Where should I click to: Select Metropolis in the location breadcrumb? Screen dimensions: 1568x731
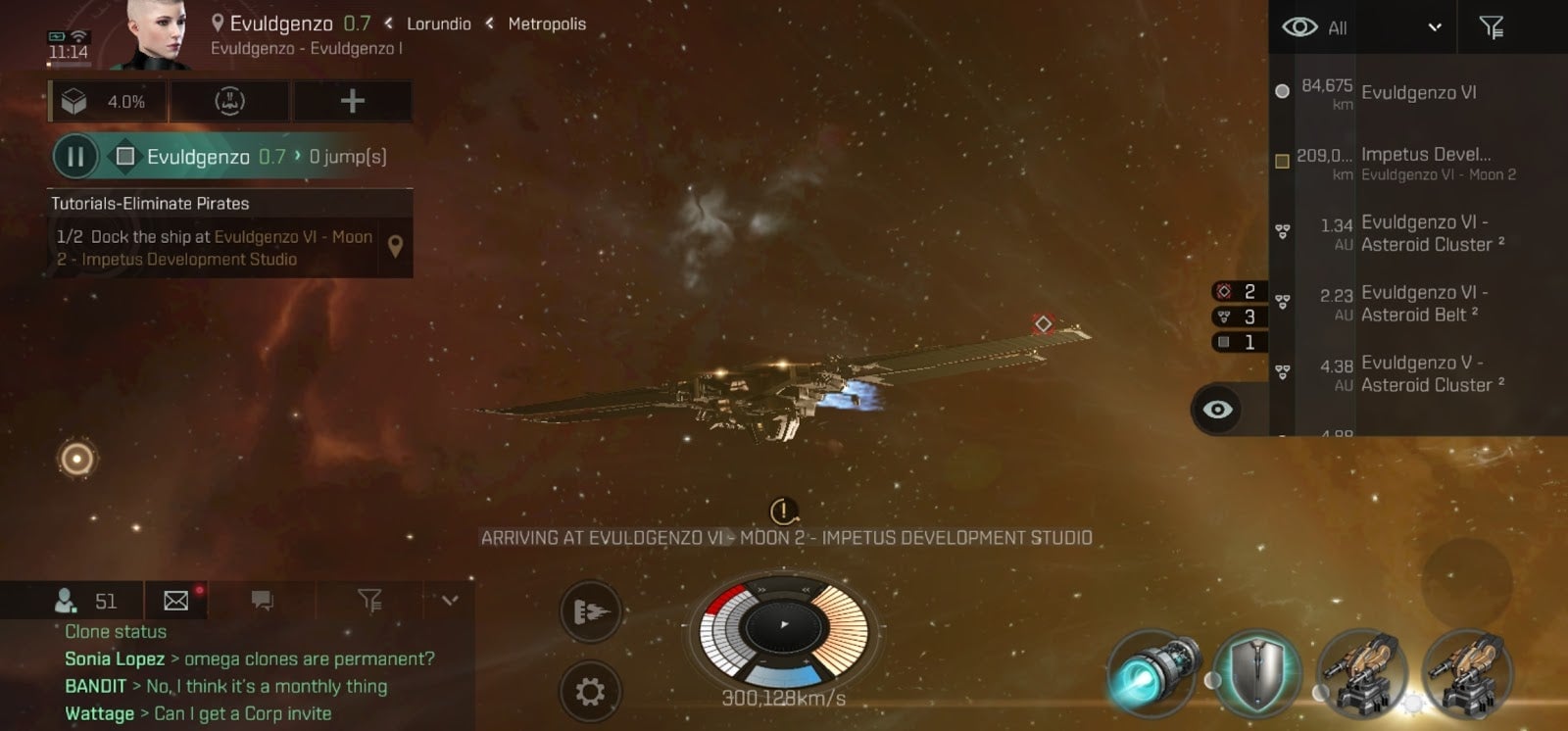tap(546, 24)
